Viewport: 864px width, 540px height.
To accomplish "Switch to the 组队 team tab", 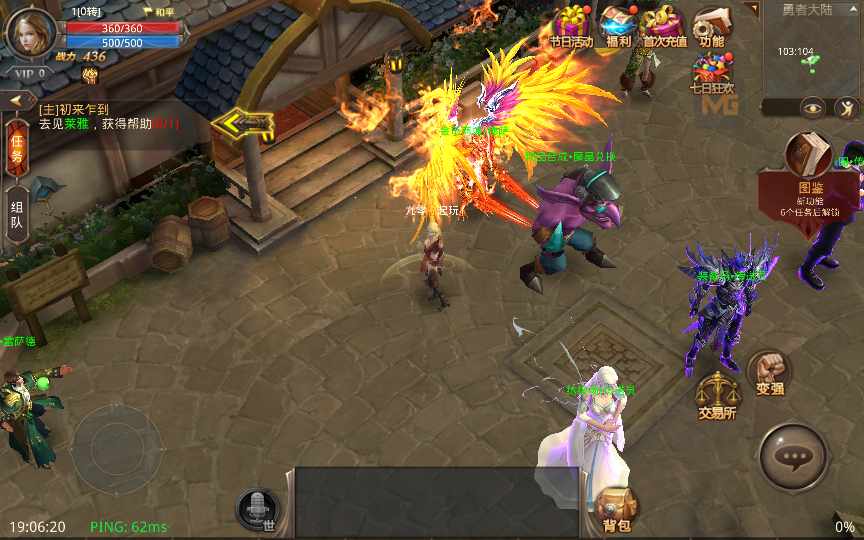I will pyautogui.click(x=17, y=213).
